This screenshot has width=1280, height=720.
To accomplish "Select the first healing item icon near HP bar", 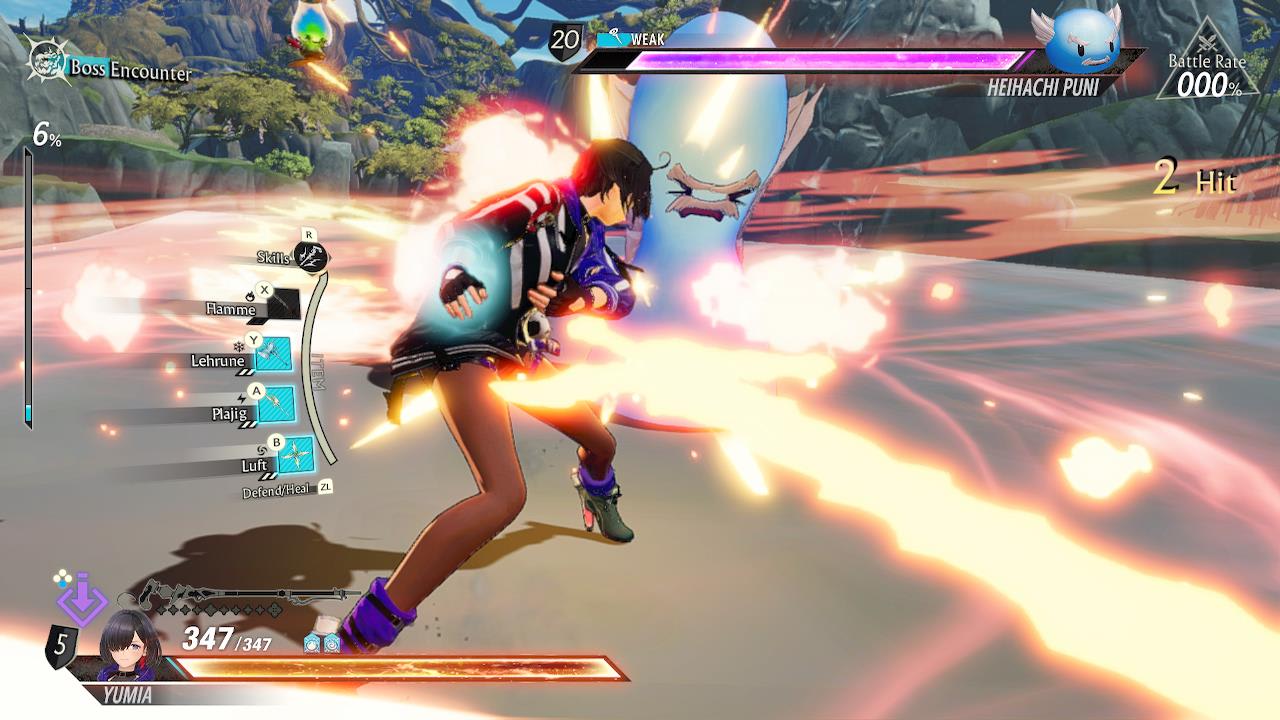I will tap(313, 643).
